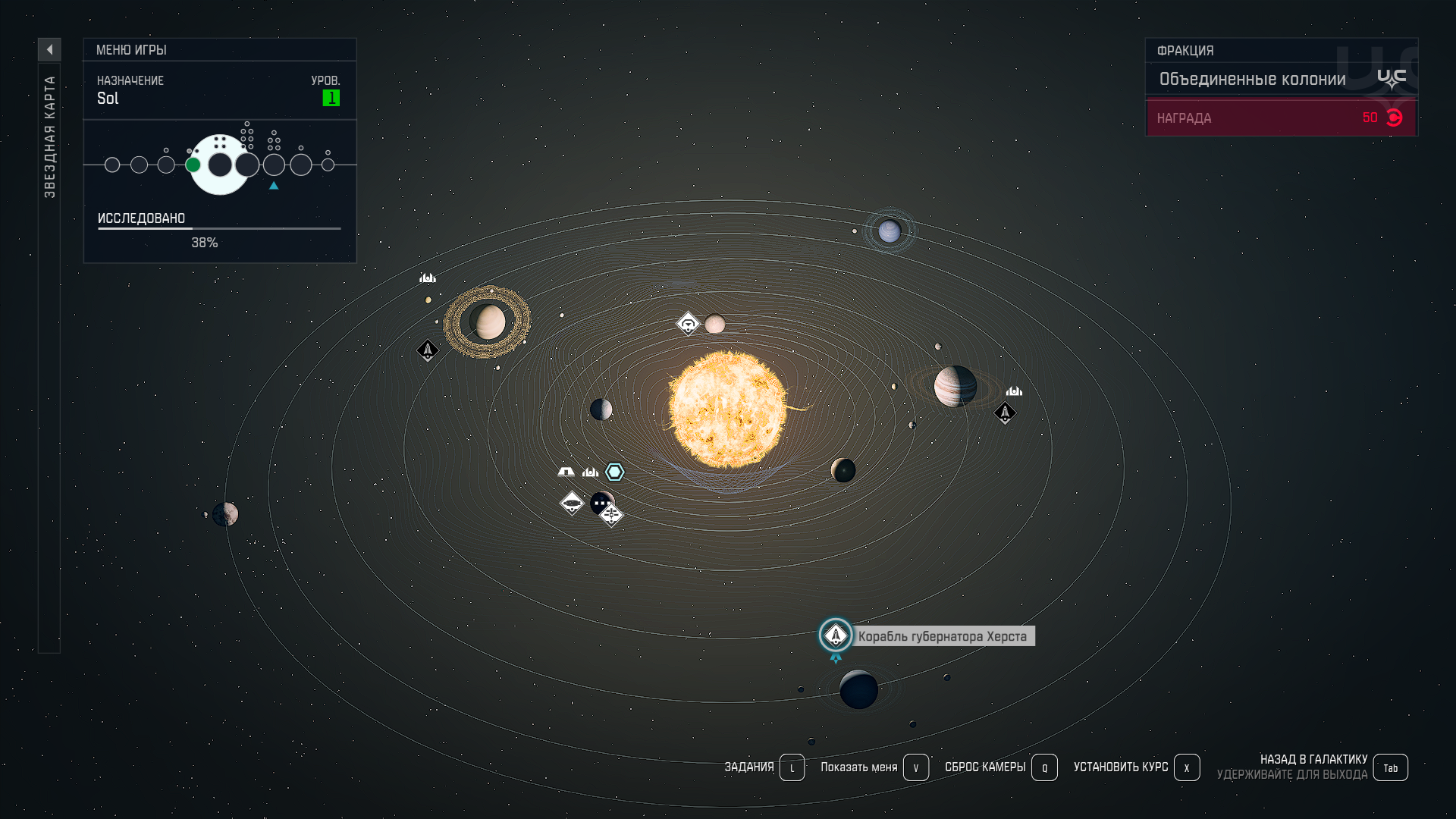This screenshot has width=1456, height=819.
Task: Select the diamond marker next to Venus
Action: [688, 325]
